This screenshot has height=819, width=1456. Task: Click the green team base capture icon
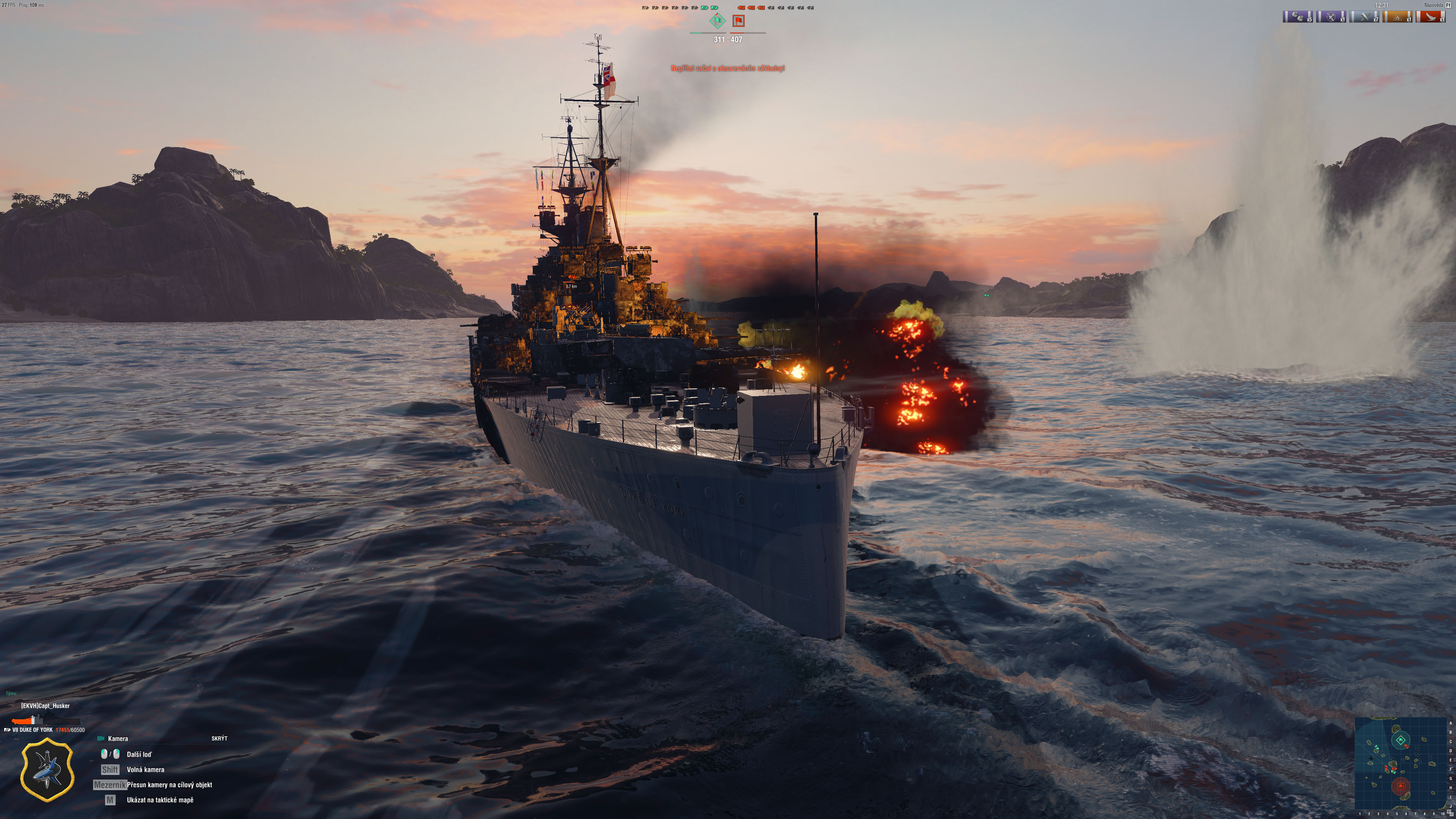click(717, 22)
